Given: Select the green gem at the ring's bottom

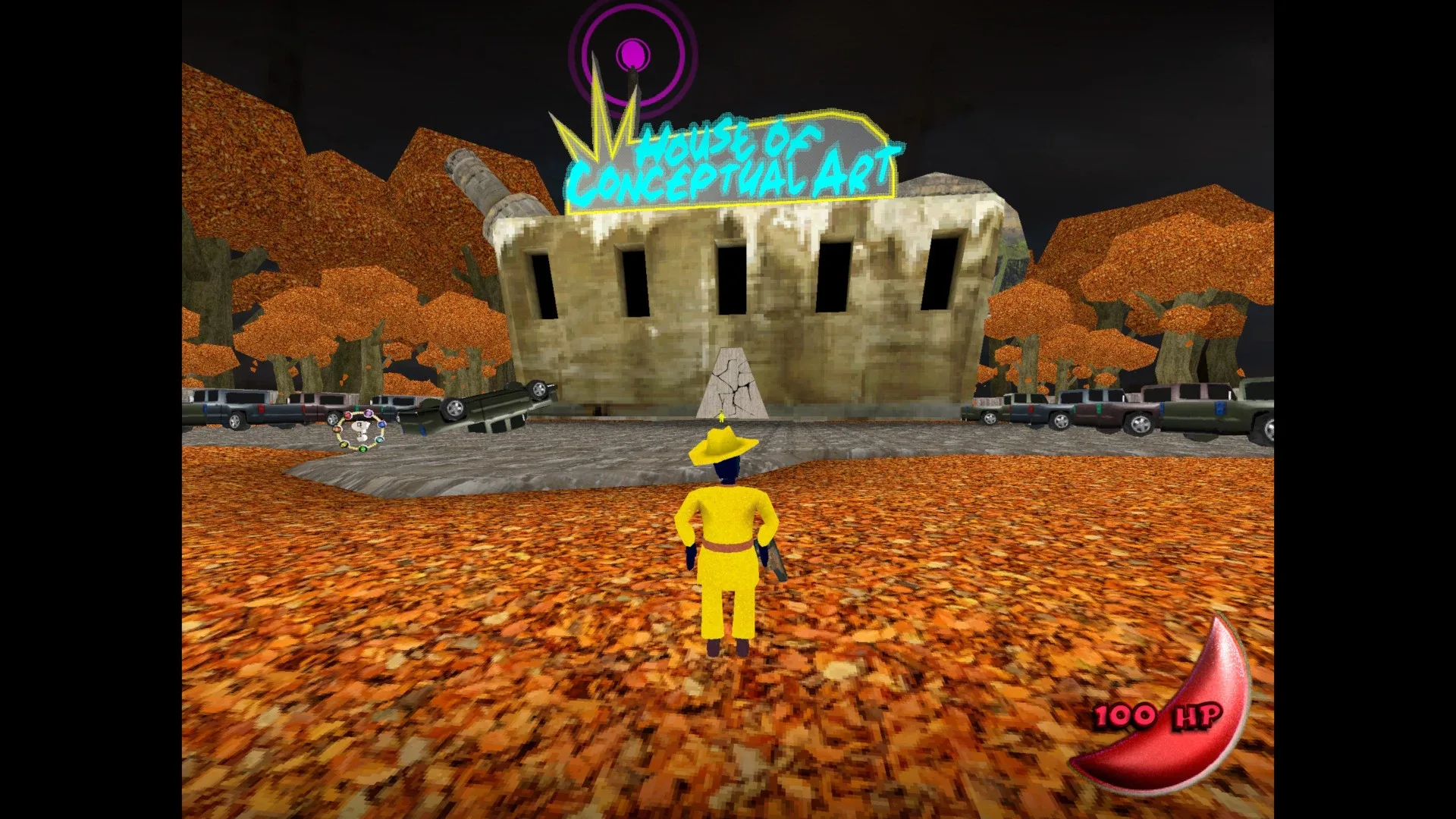Looking at the screenshot, I should click(363, 449).
